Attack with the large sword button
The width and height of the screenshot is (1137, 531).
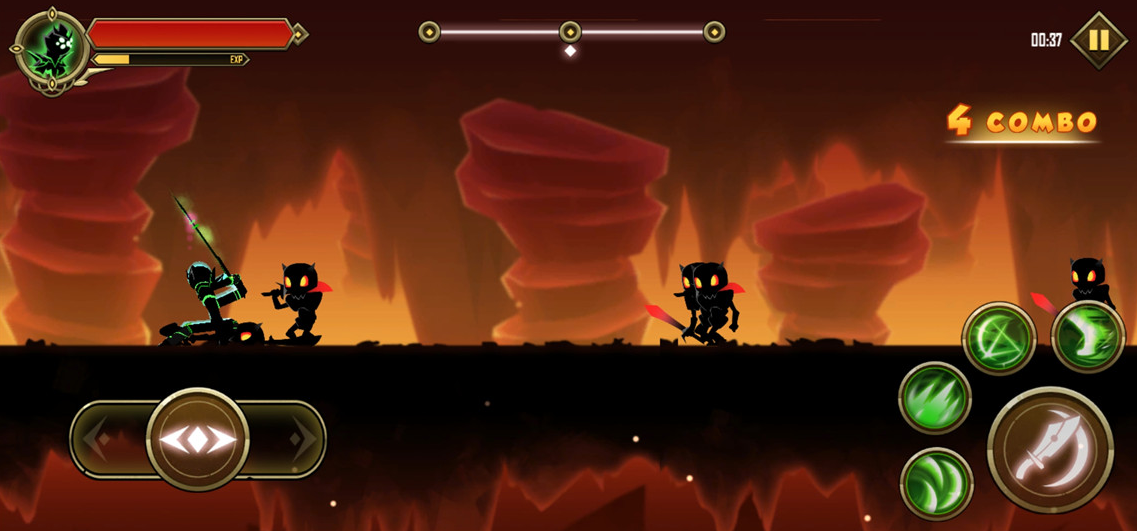[x=1049, y=449]
